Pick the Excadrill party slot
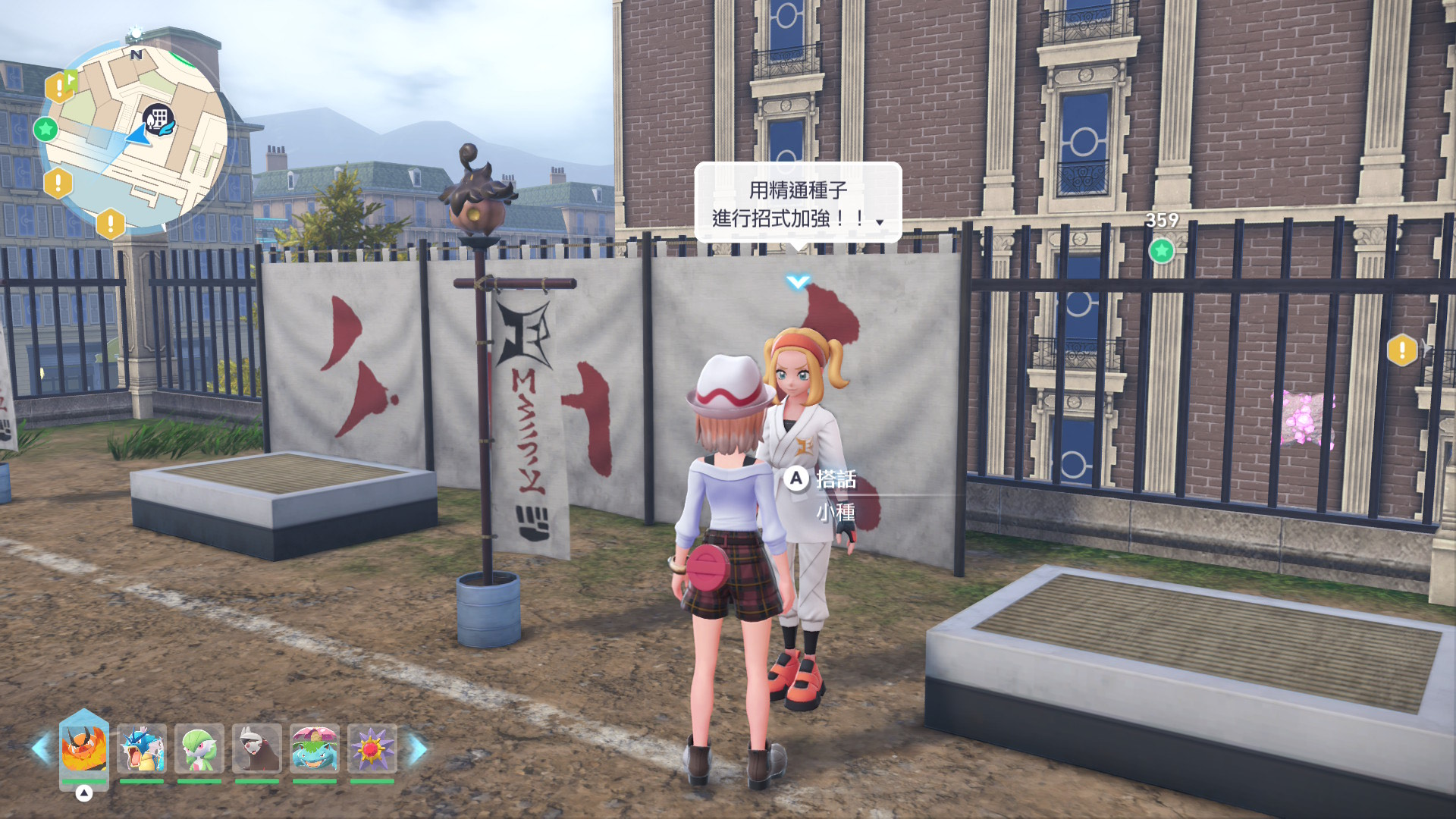This screenshot has width=1456, height=819. tap(257, 748)
